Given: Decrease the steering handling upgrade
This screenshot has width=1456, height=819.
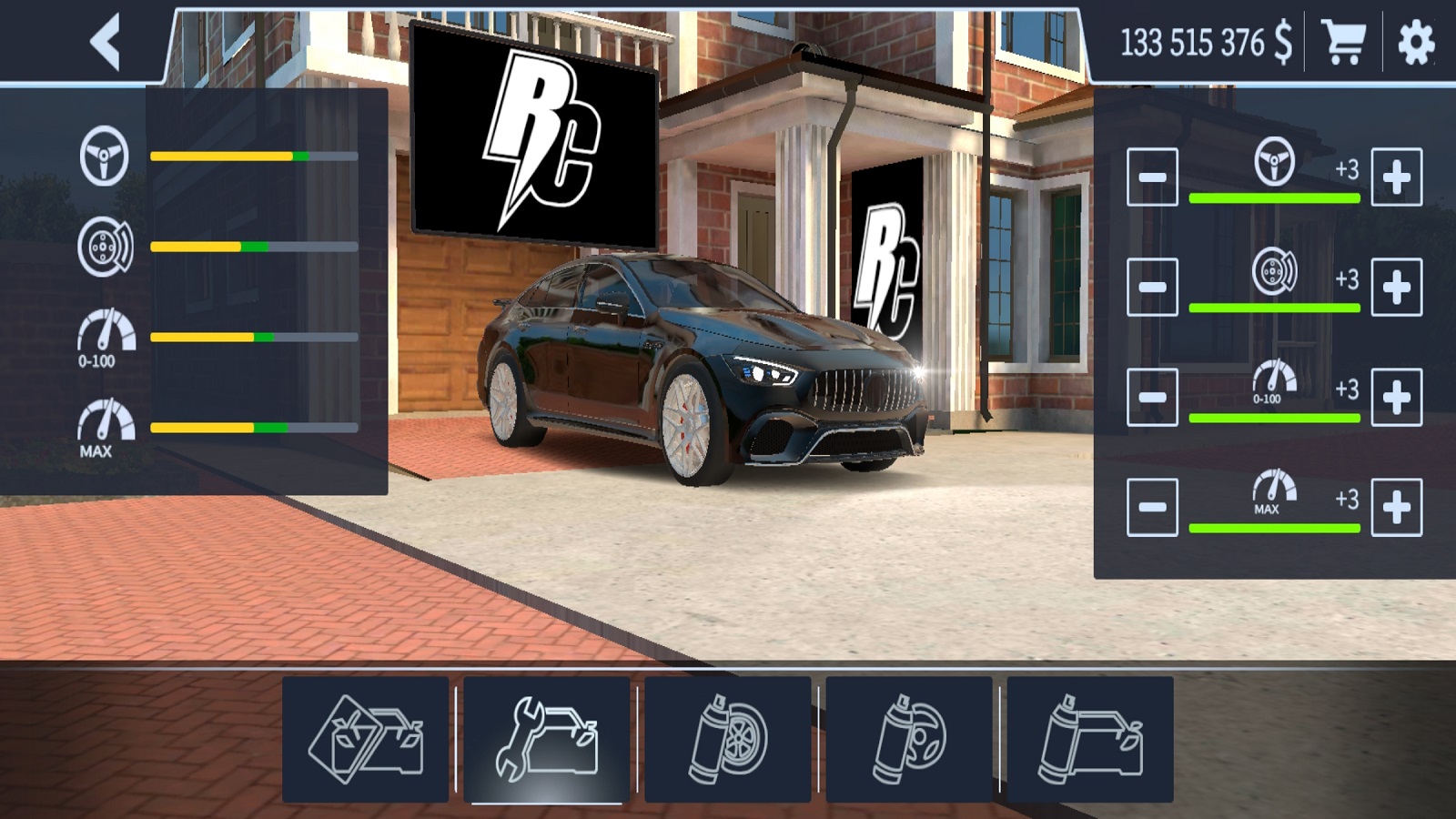Looking at the screenshot, I should (1152, 177).
